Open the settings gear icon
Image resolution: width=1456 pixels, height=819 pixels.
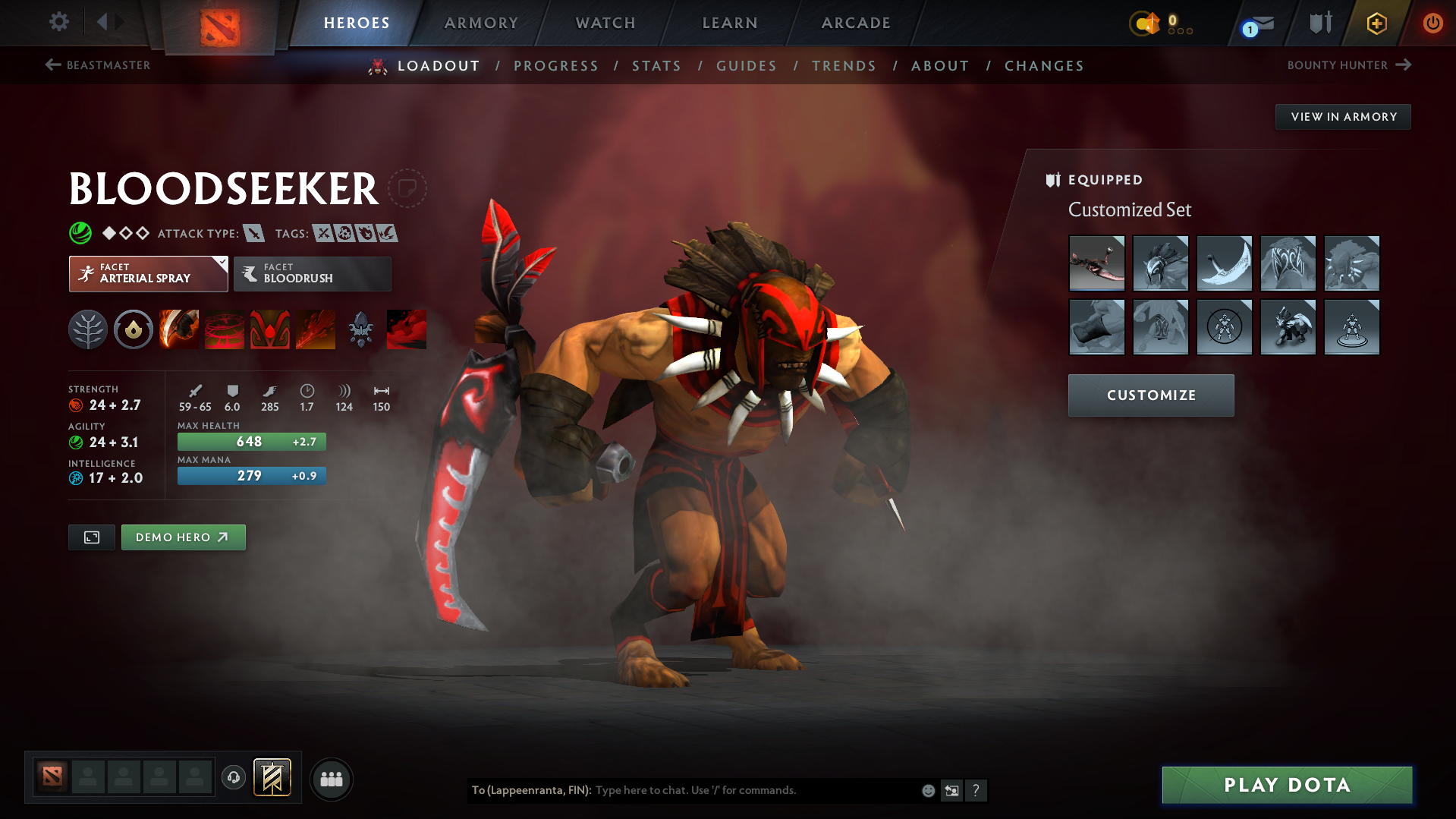(58, 22)
